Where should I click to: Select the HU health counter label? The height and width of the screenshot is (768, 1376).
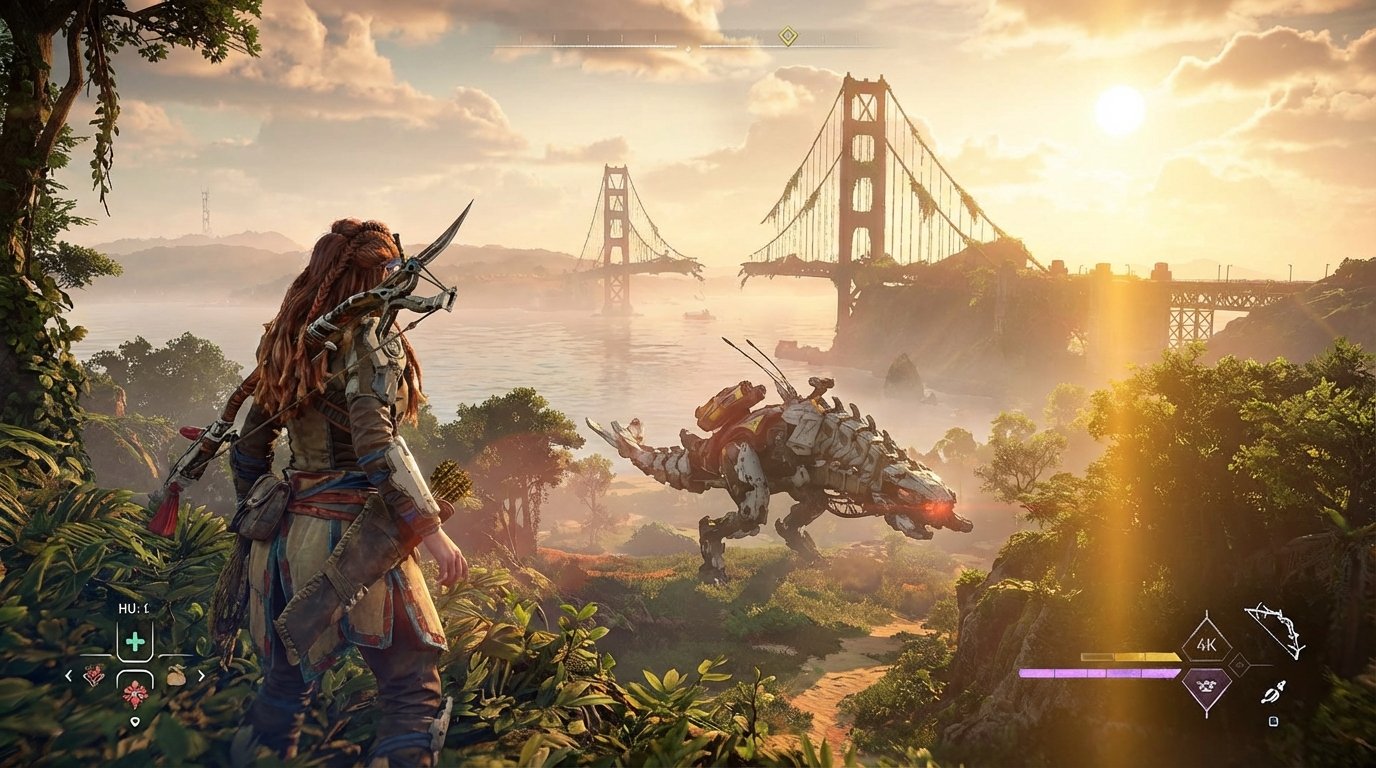click(x=134, y=608)
